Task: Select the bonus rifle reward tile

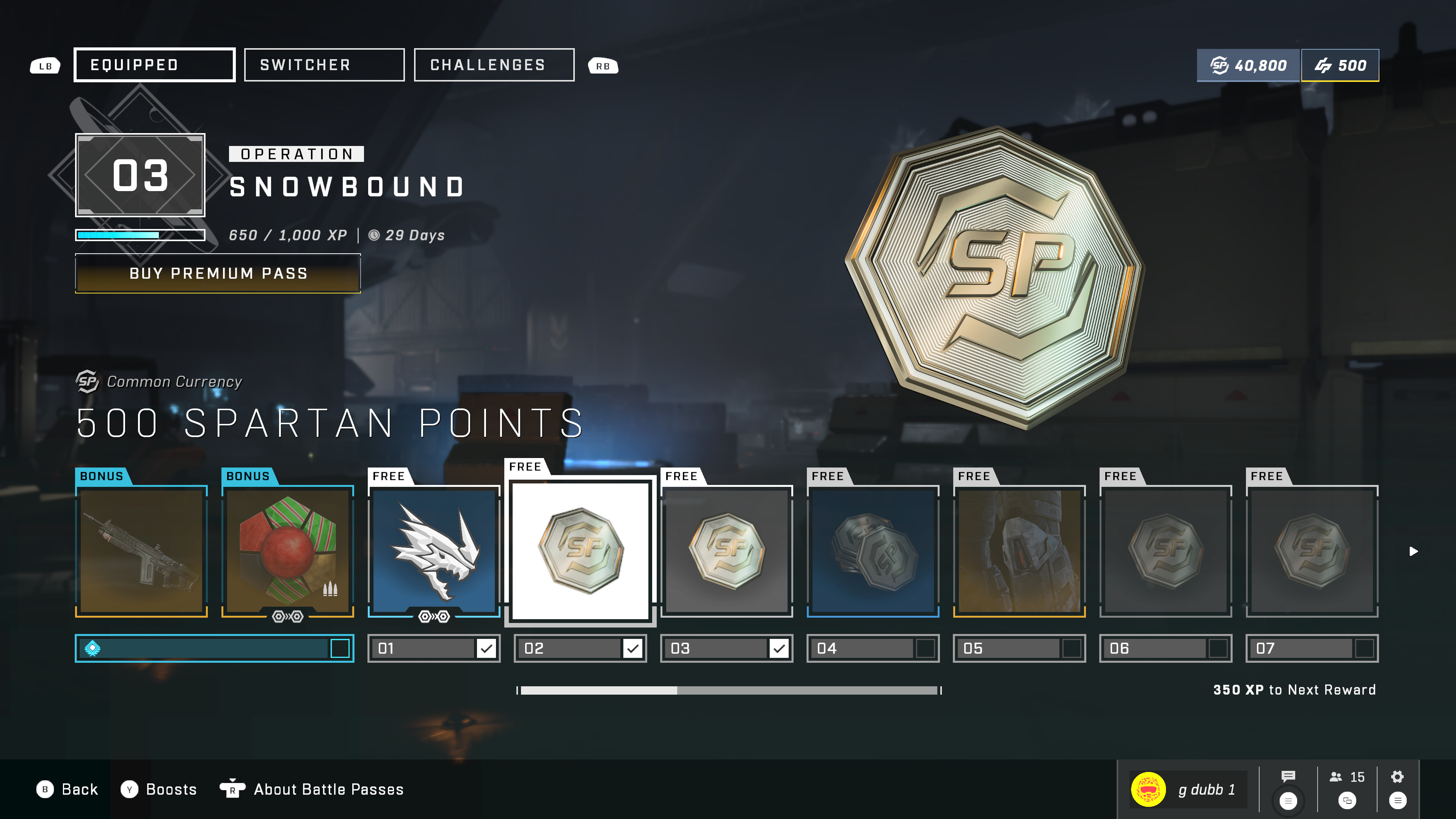Action: (x=141, y=551)
